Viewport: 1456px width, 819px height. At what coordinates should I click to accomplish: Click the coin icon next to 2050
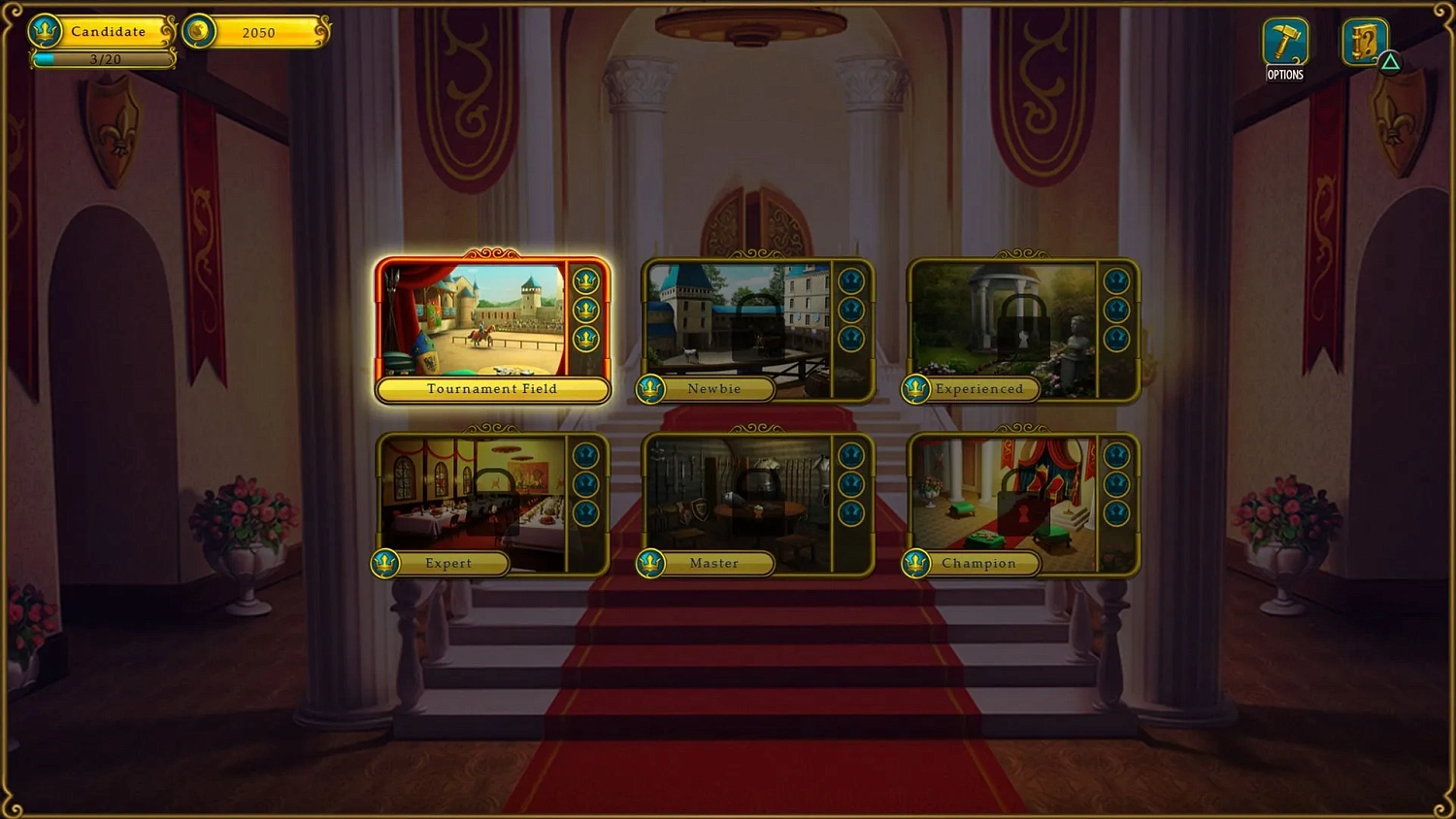[x=197, y=31]
